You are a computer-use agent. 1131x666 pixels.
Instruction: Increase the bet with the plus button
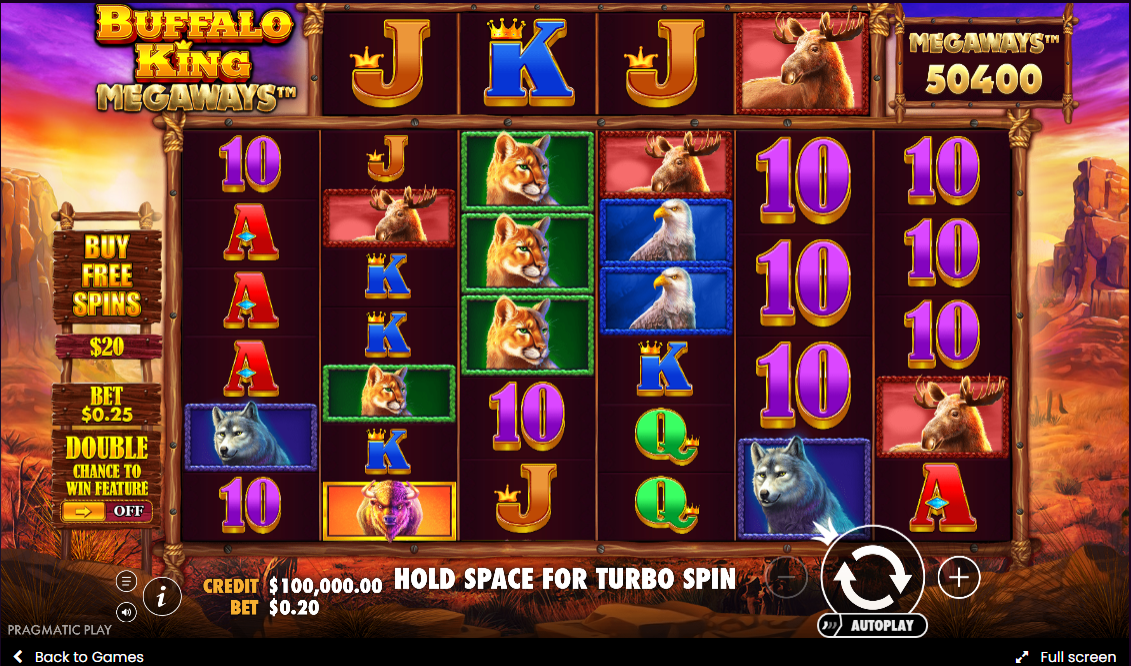(x=958, y=577)
